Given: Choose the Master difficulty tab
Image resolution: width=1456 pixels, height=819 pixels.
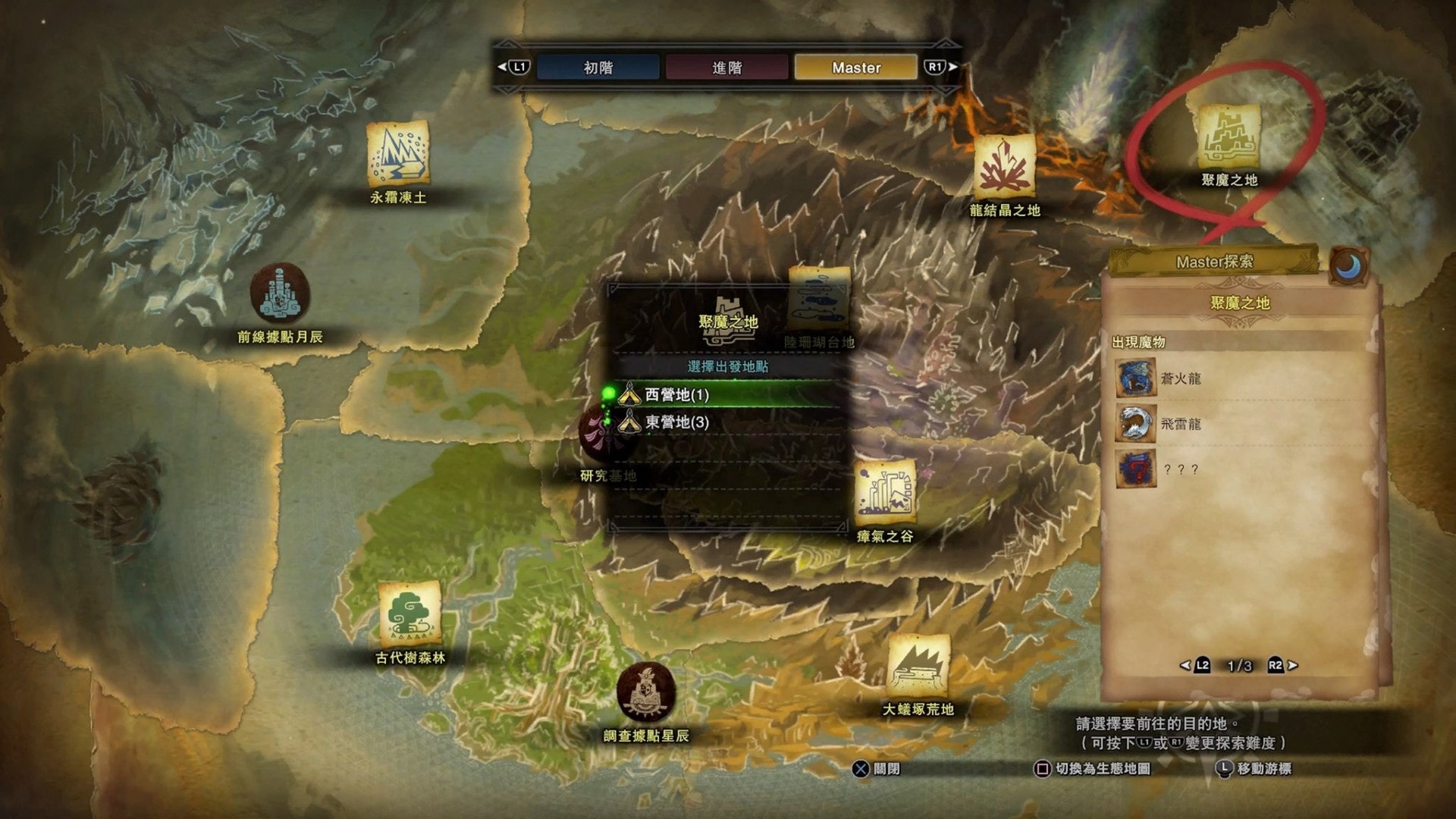Looking at the screenshot, I should pyautogui.click(x=855, y=67).
